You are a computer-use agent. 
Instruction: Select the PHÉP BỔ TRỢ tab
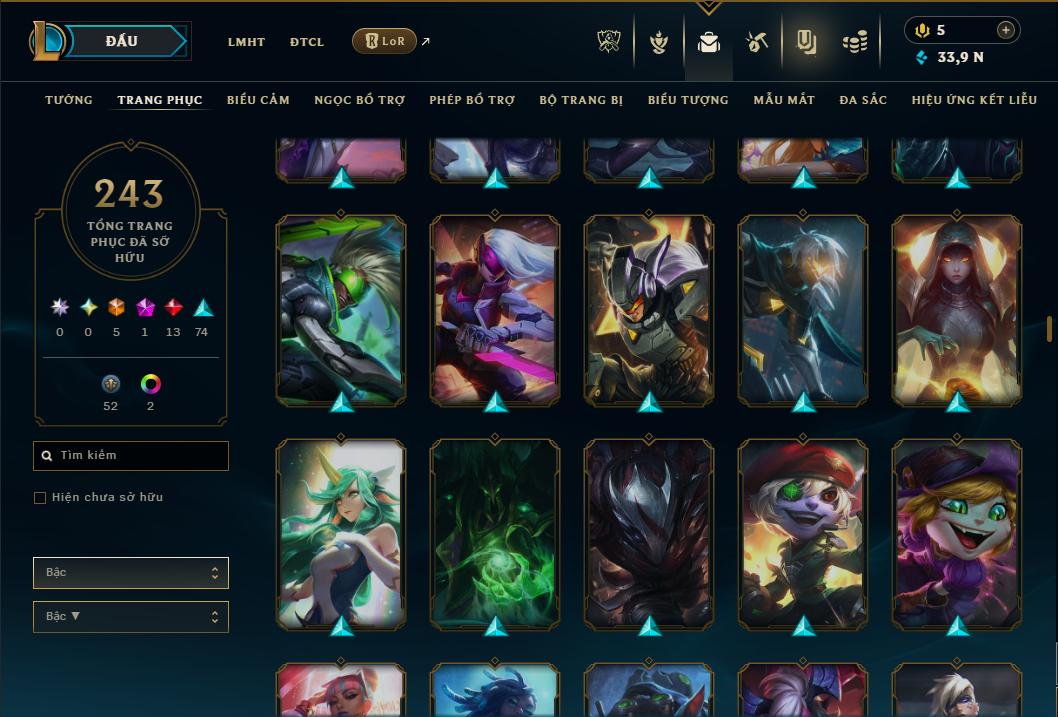click(472, 100)
